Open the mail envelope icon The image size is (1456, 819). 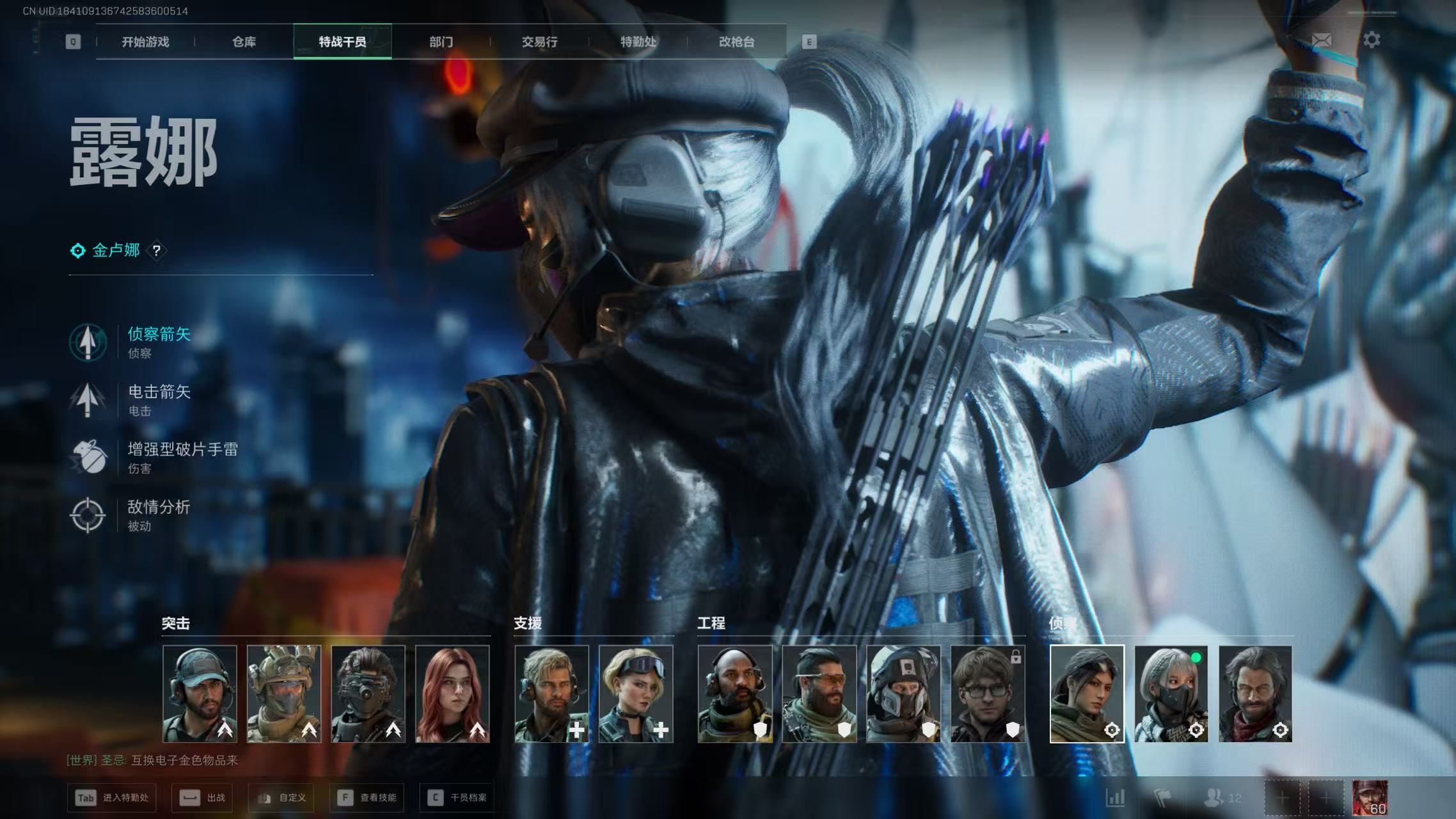[1321, 40]
